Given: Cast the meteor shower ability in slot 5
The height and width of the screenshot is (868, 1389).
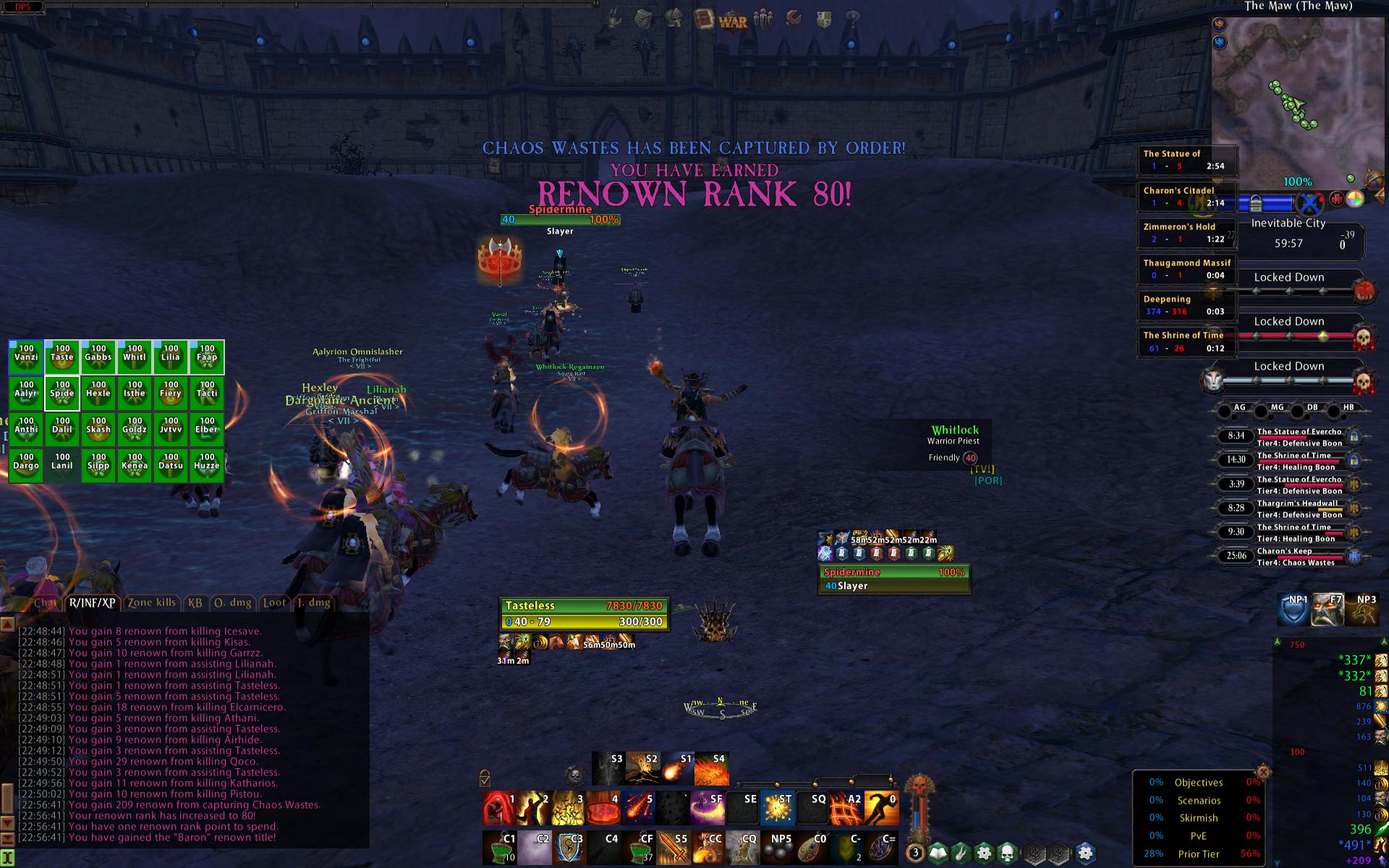Looking at the screenshot, I should coord(640,809).
